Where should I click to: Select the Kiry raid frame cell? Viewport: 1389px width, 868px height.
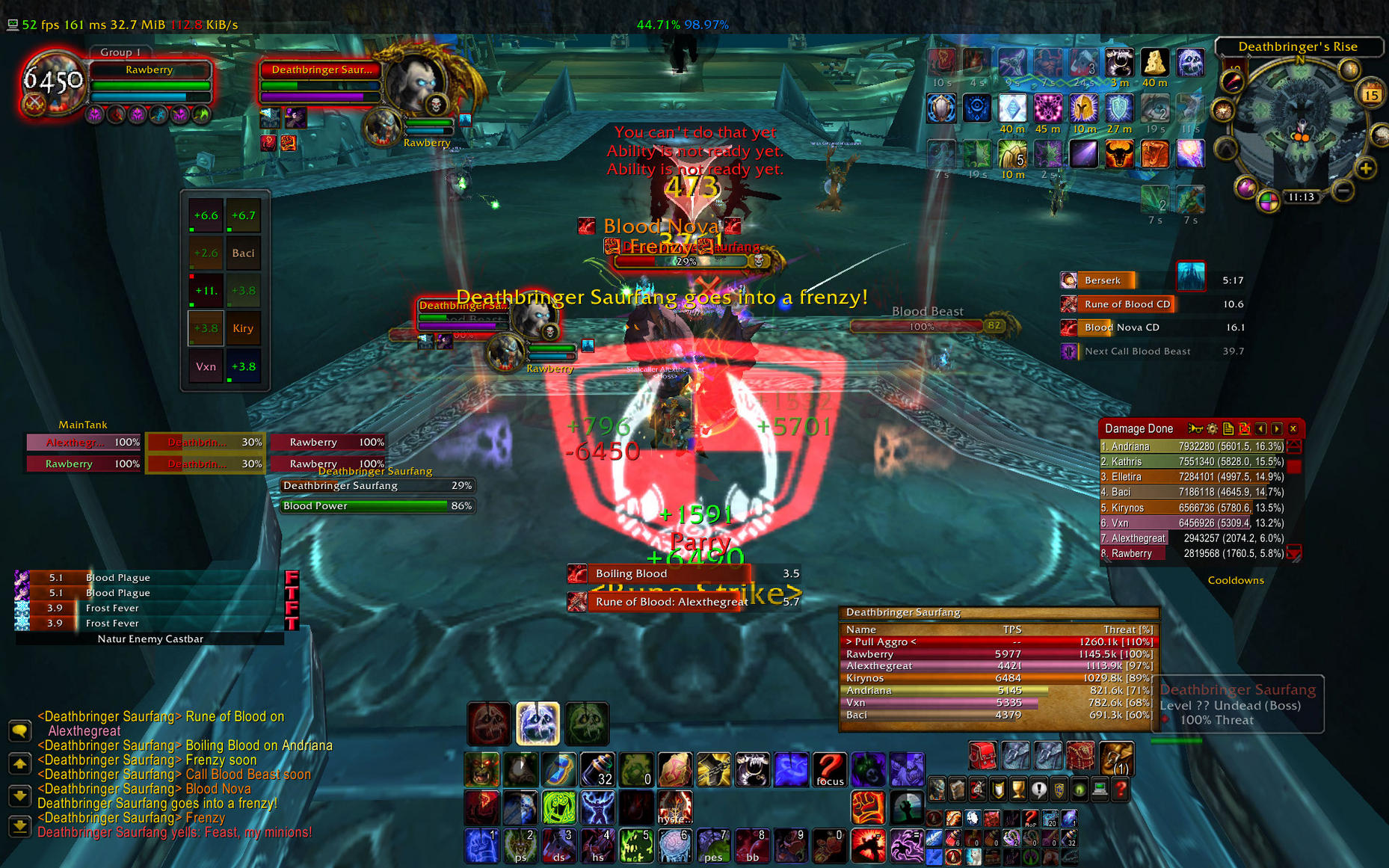[x=244, y=328]
